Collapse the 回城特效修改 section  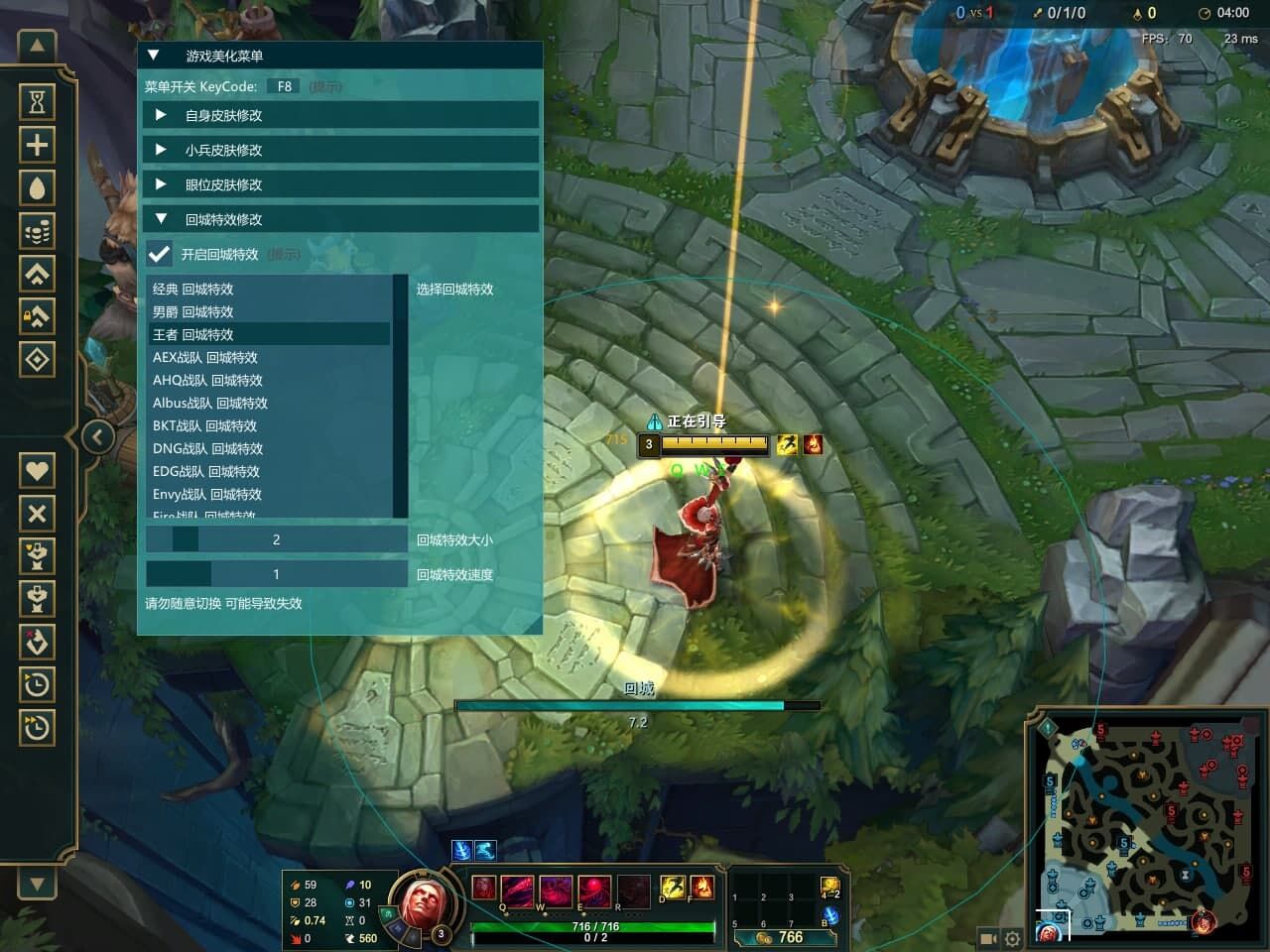tap(223, 219)
